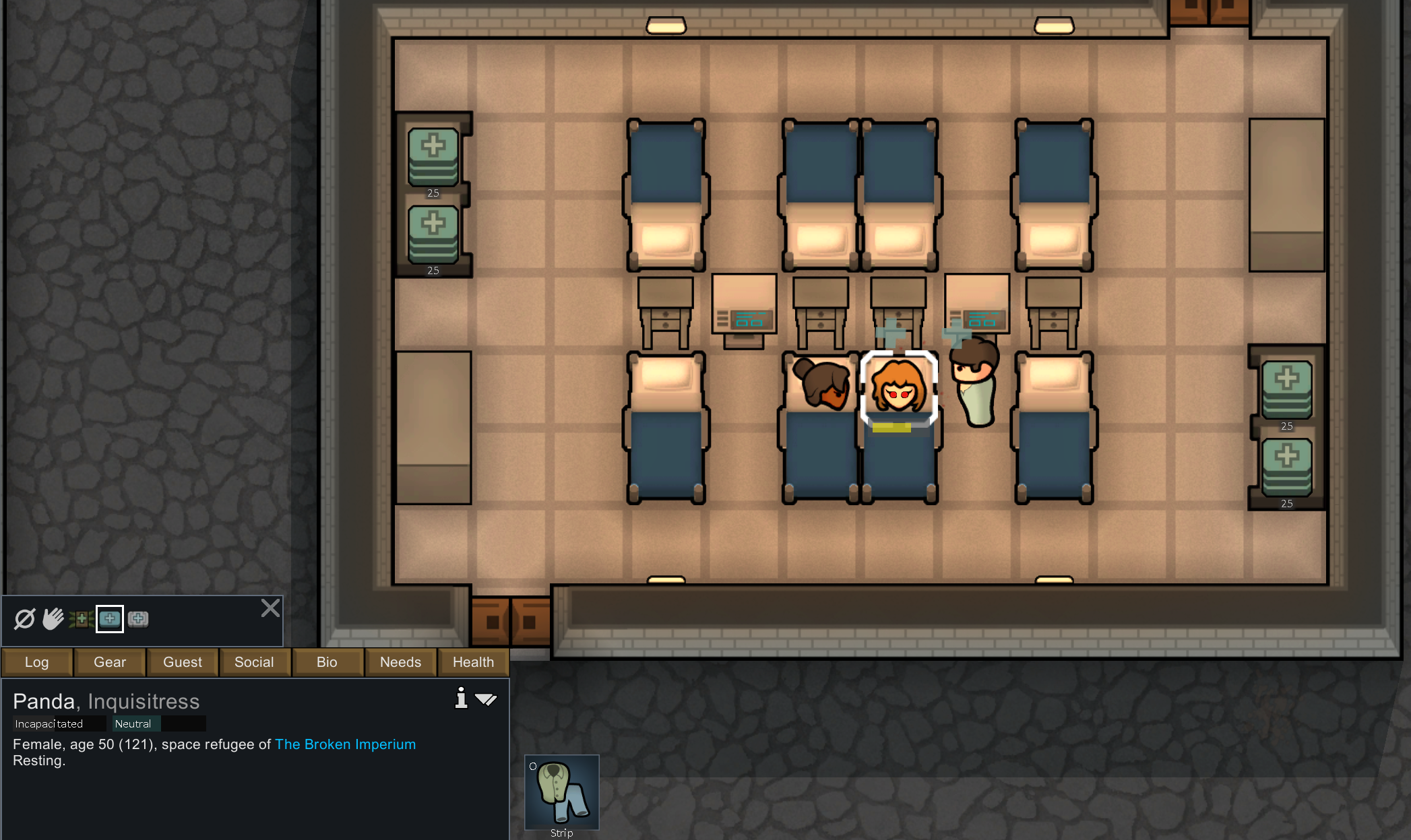Image resolution: width=1411 pixels, height=840 pixels.
Task: Select industrial medicine care level
Action: pyautogui.click(x=110, y=618)
